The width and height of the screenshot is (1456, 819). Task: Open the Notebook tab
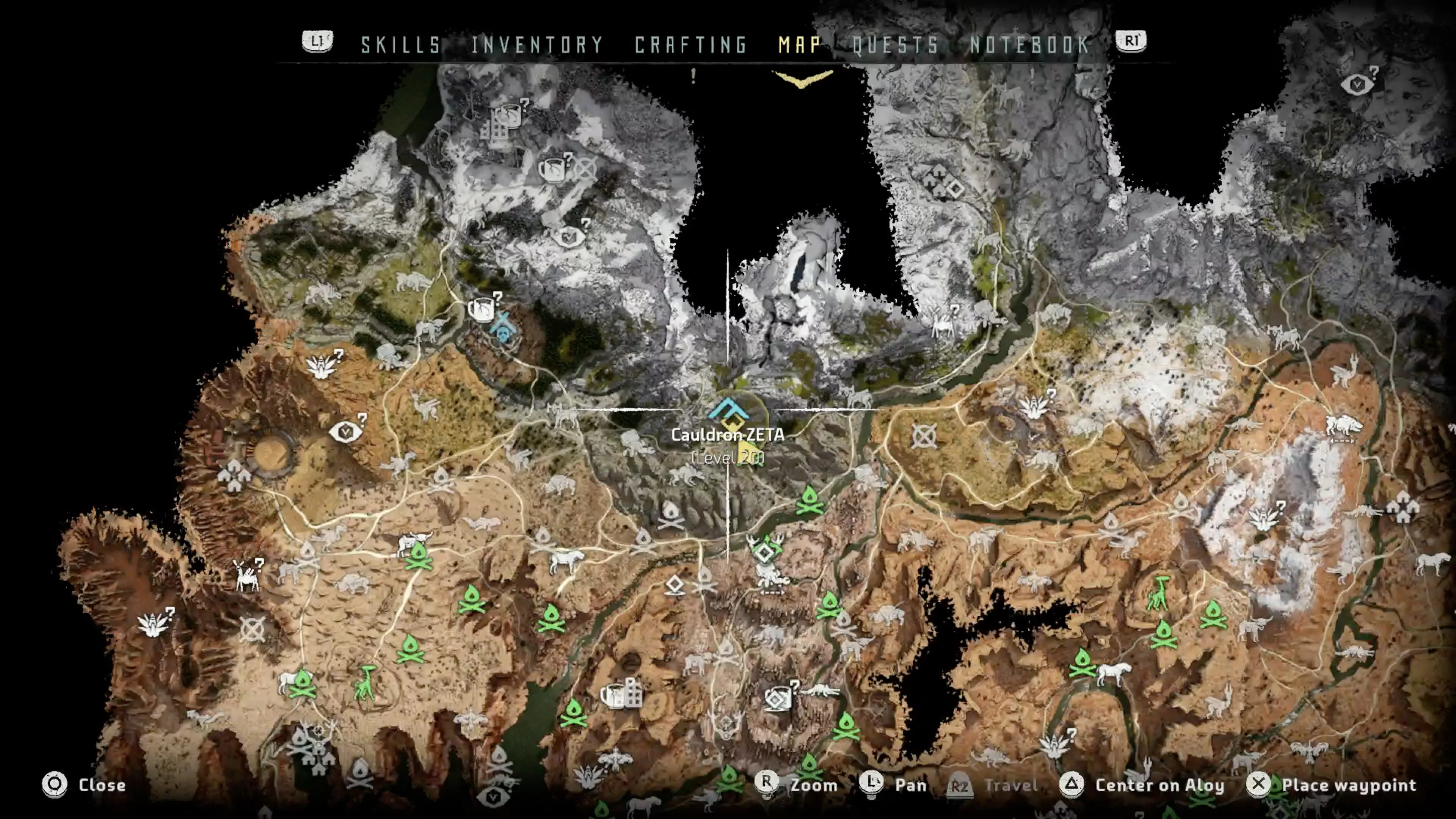point(1030,45)
